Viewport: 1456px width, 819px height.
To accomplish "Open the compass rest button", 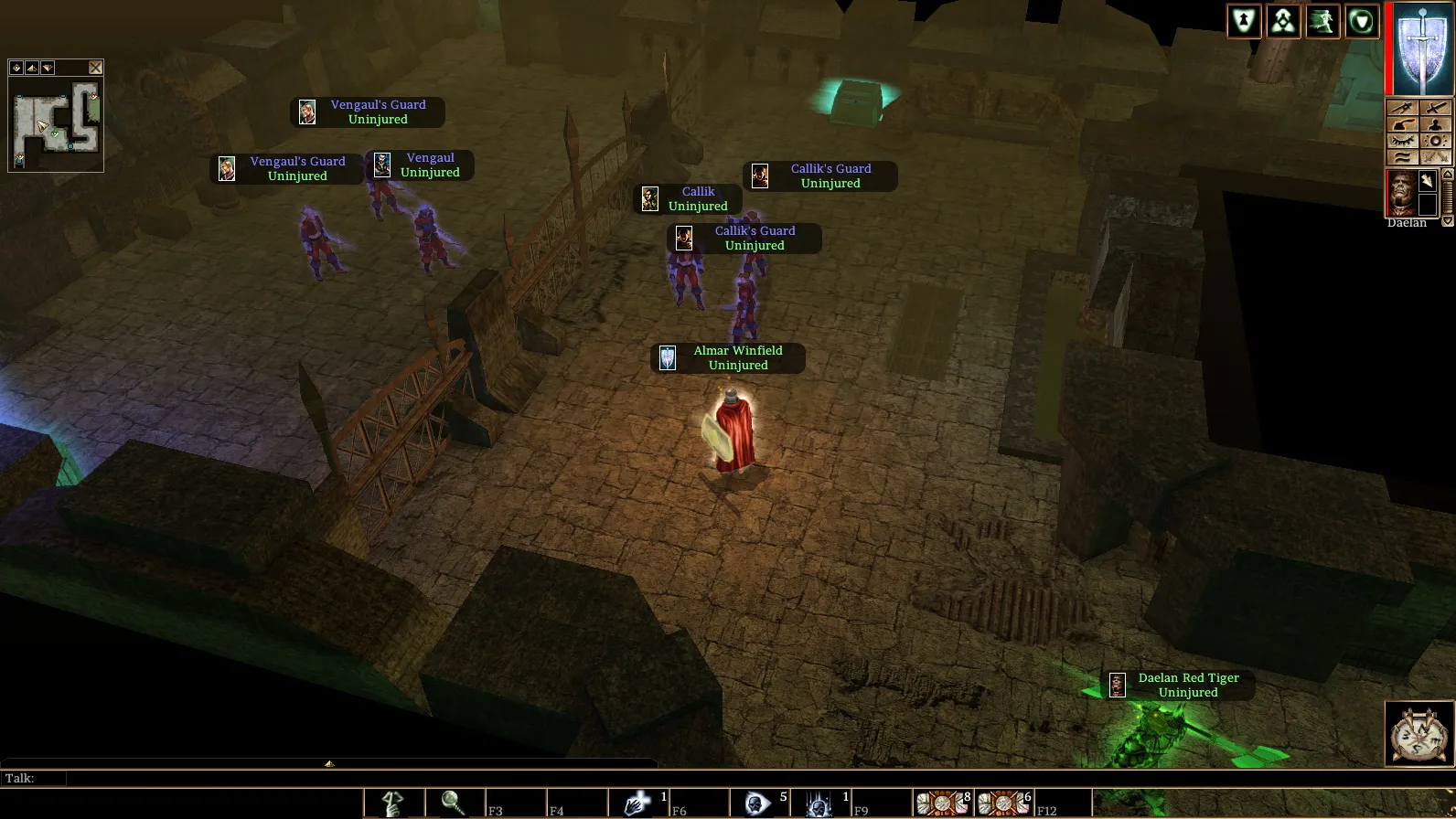I will 1419,734.
